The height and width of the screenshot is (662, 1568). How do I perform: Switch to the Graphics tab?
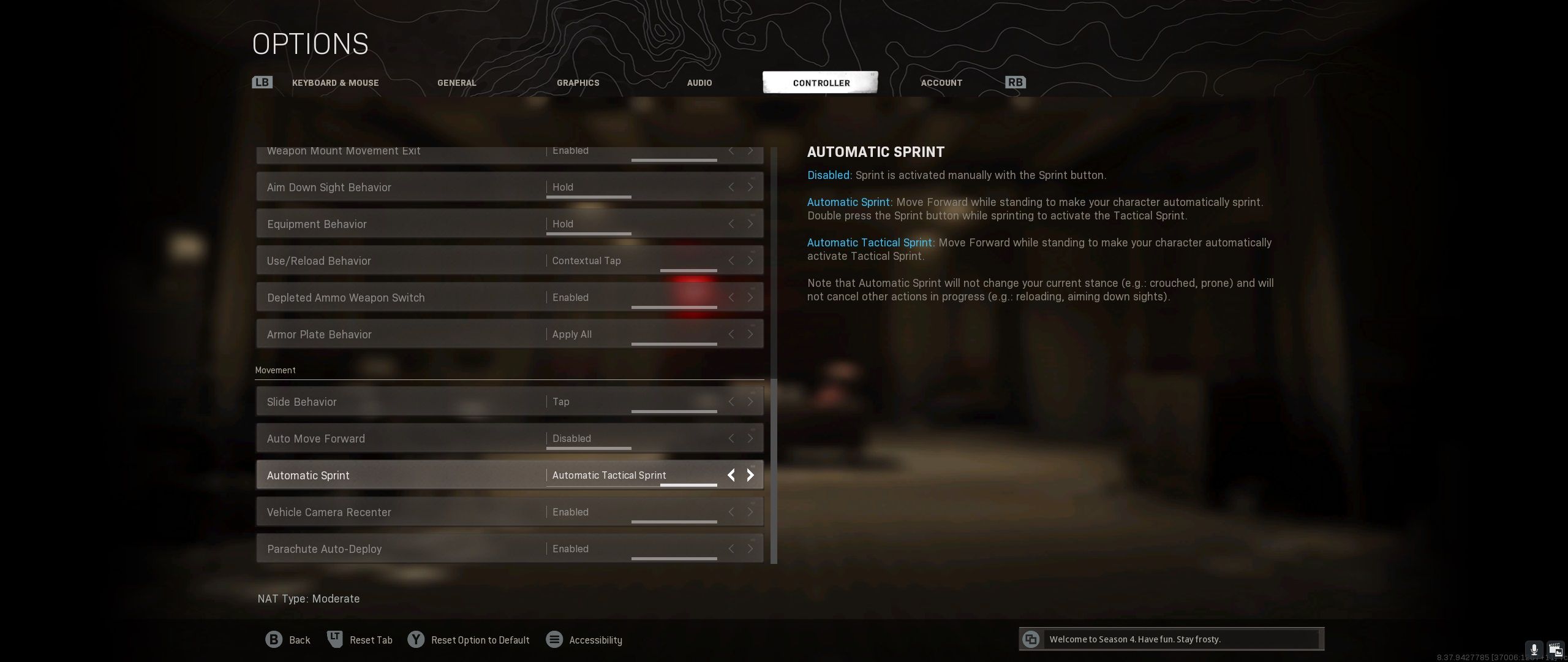click(x=578, y=83)
